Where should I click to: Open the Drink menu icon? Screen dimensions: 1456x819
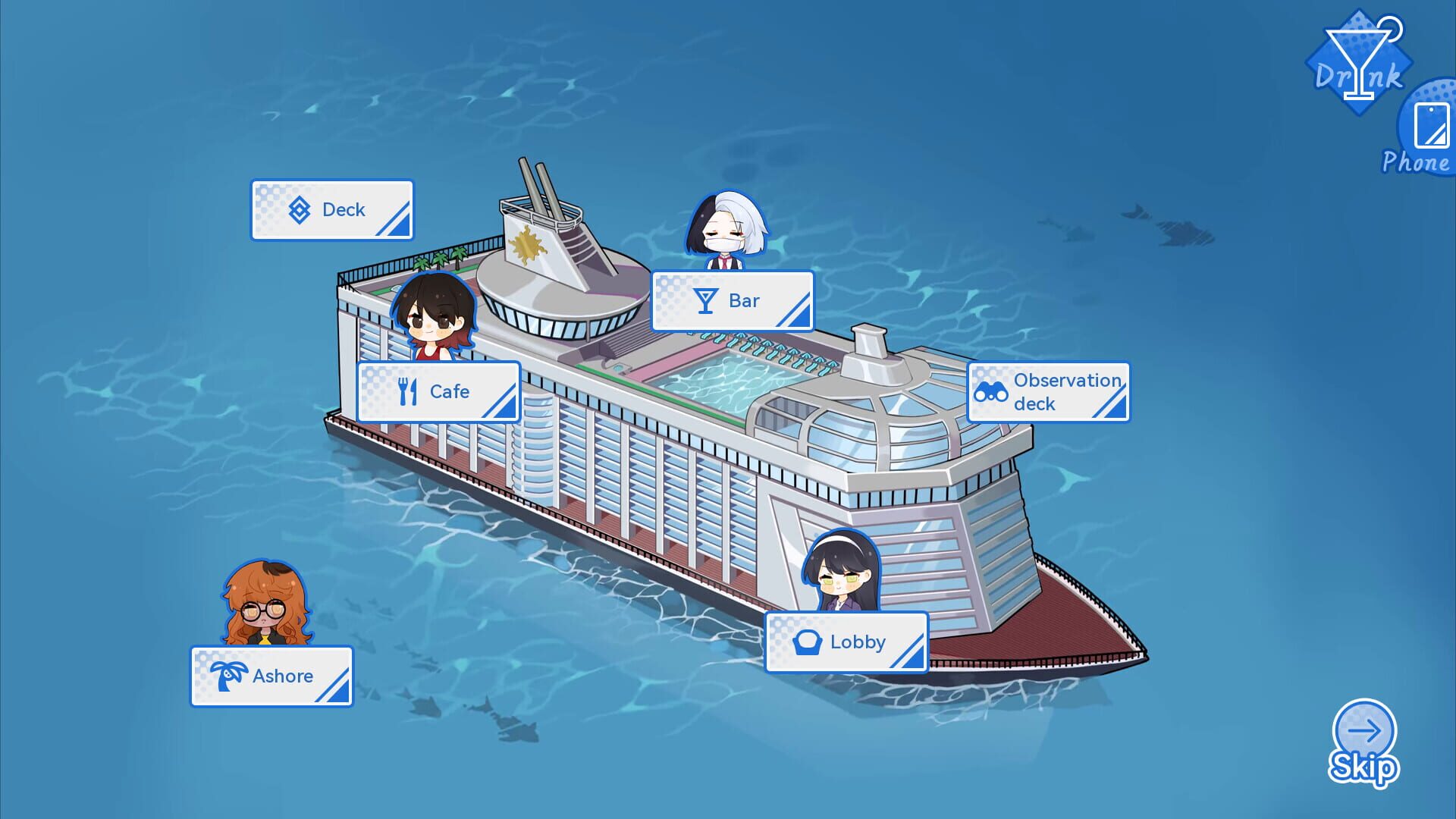pyautogui.click(x=1360, y=61)
